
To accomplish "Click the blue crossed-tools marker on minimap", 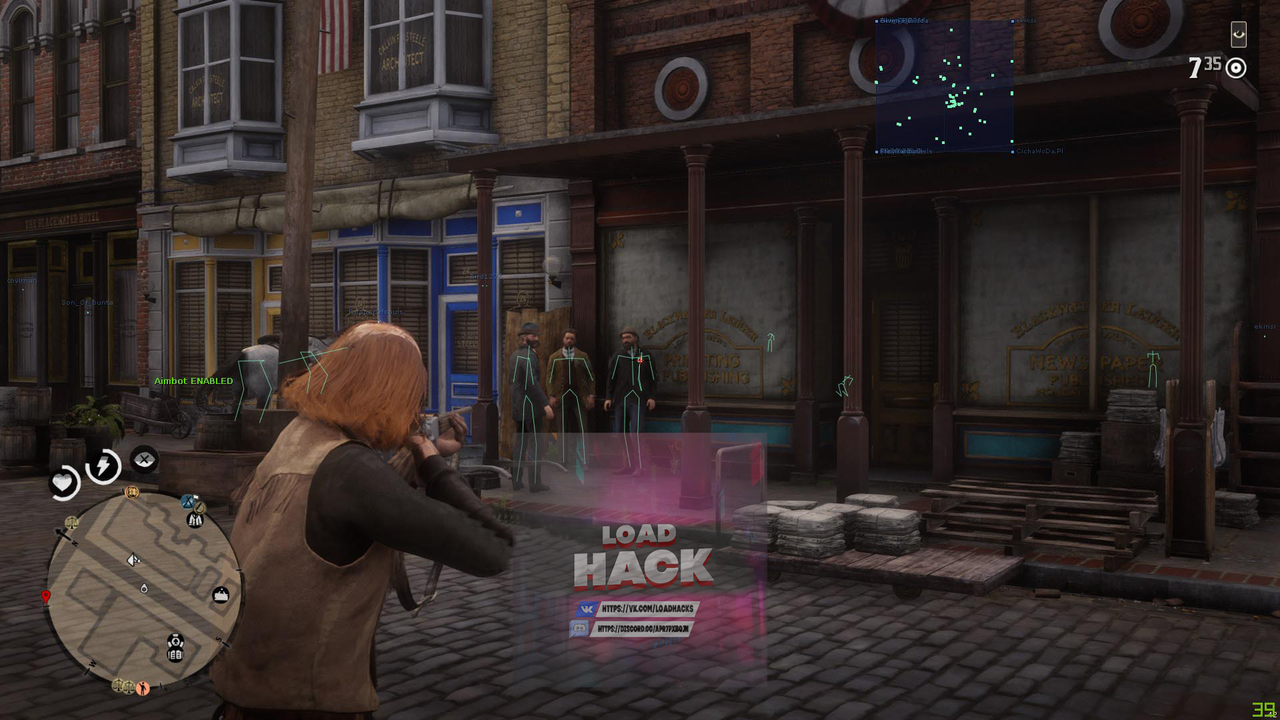I will 188,502.
